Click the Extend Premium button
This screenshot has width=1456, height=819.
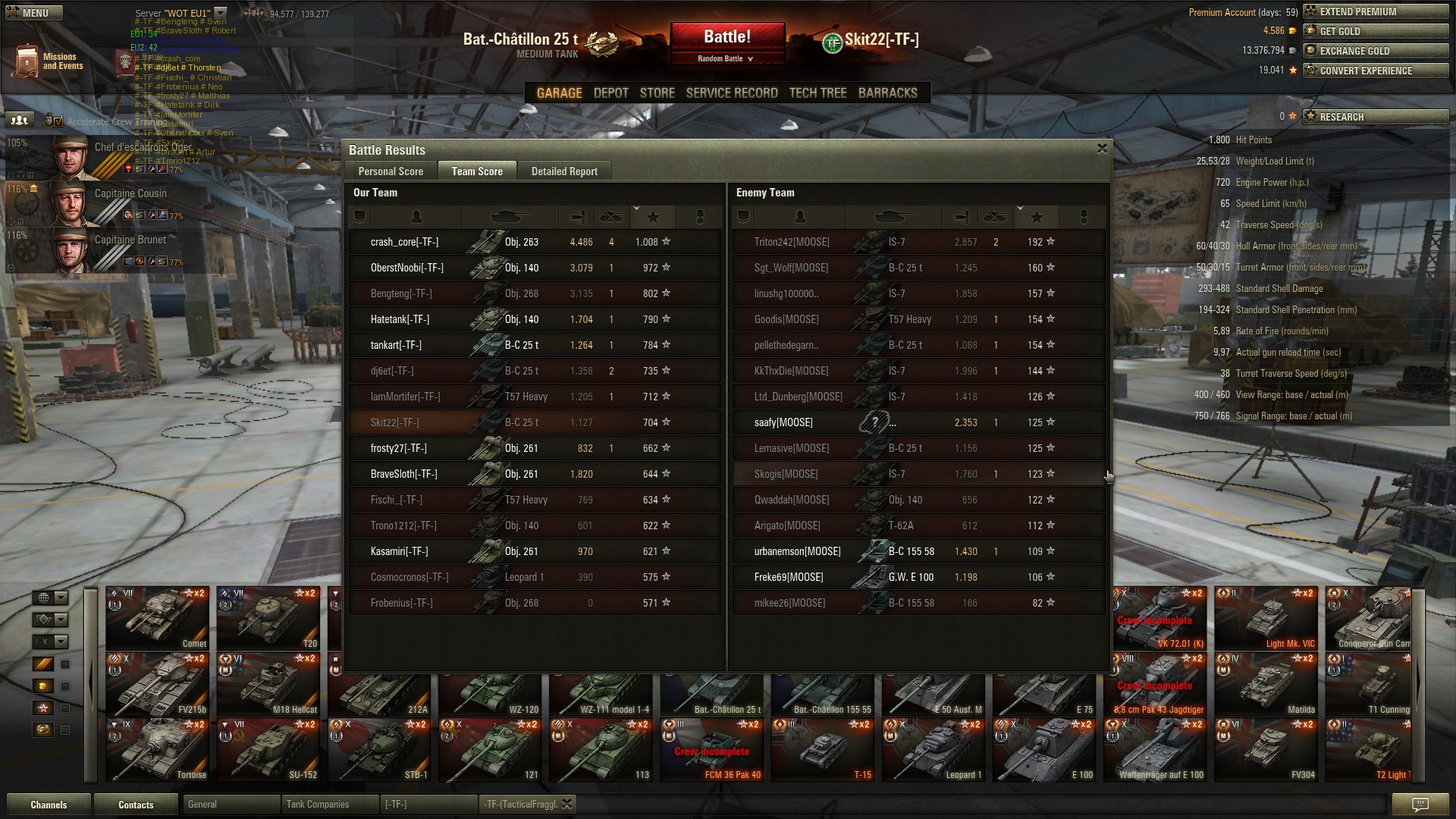click(1375, 11)
